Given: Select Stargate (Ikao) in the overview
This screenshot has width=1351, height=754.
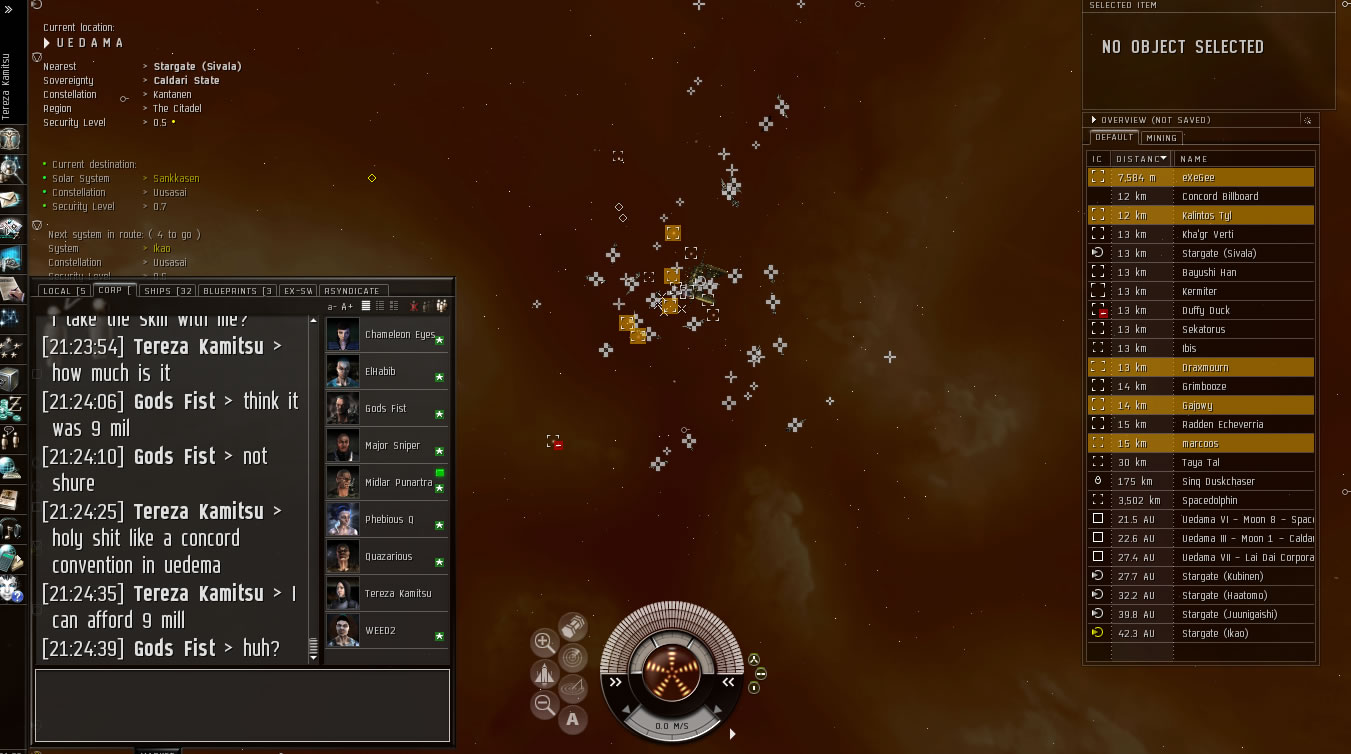Looking at the screenshot, I should [x=1214, y=633].
